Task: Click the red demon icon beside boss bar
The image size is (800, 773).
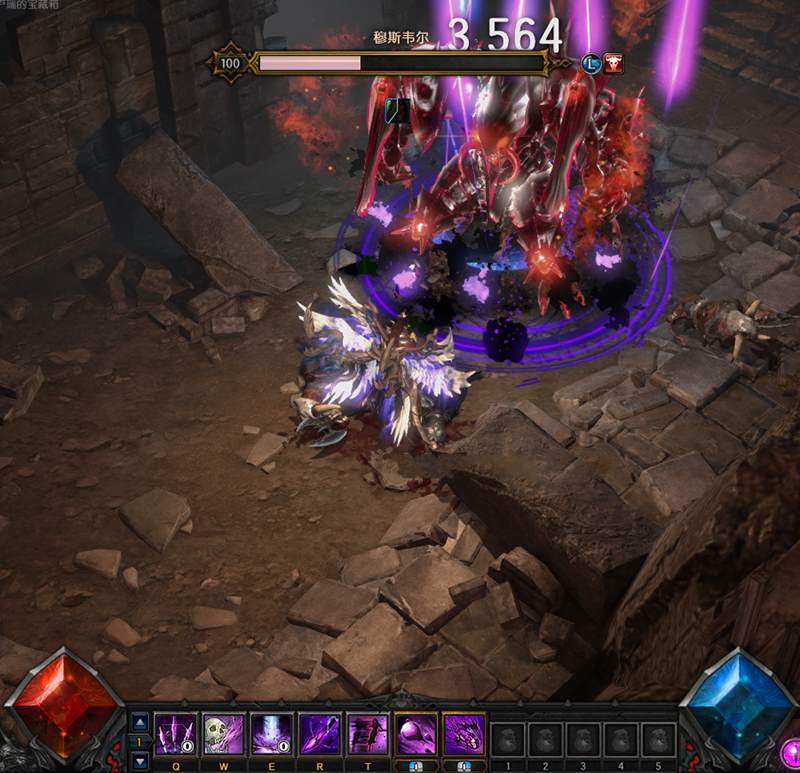Action: click(x=612, y=64)
